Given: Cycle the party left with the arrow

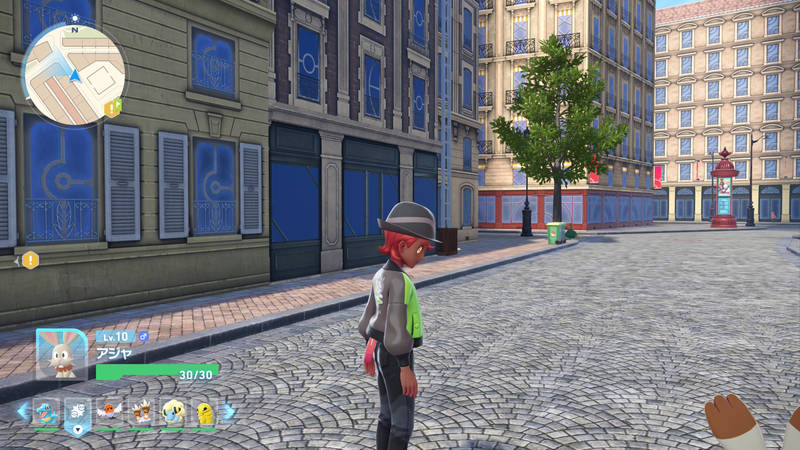Looking at the screenshot, I should (x=21, y=411).
